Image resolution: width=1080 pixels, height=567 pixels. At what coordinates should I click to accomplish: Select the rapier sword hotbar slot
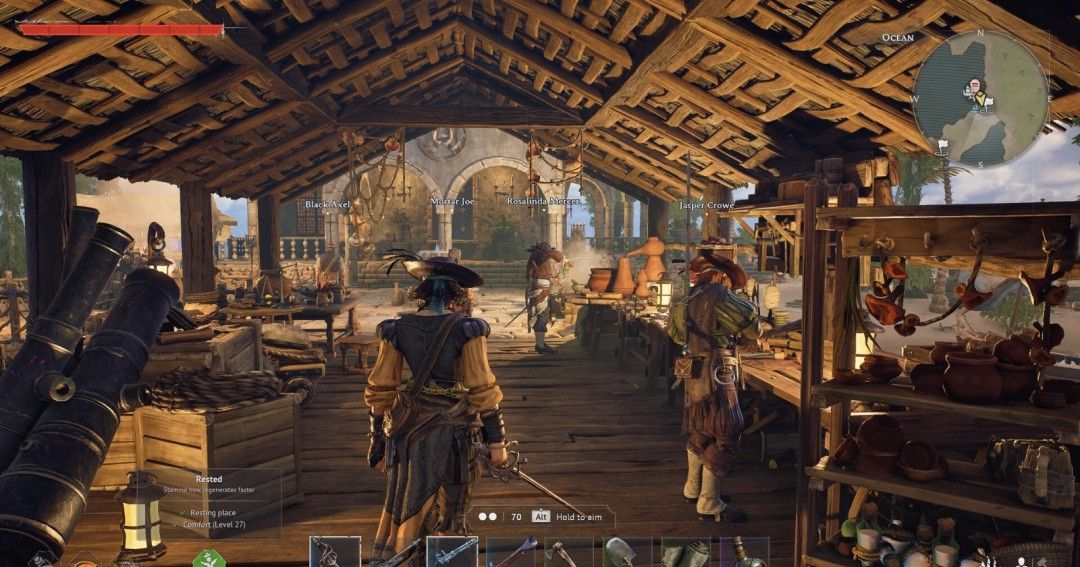click(334, 553)
